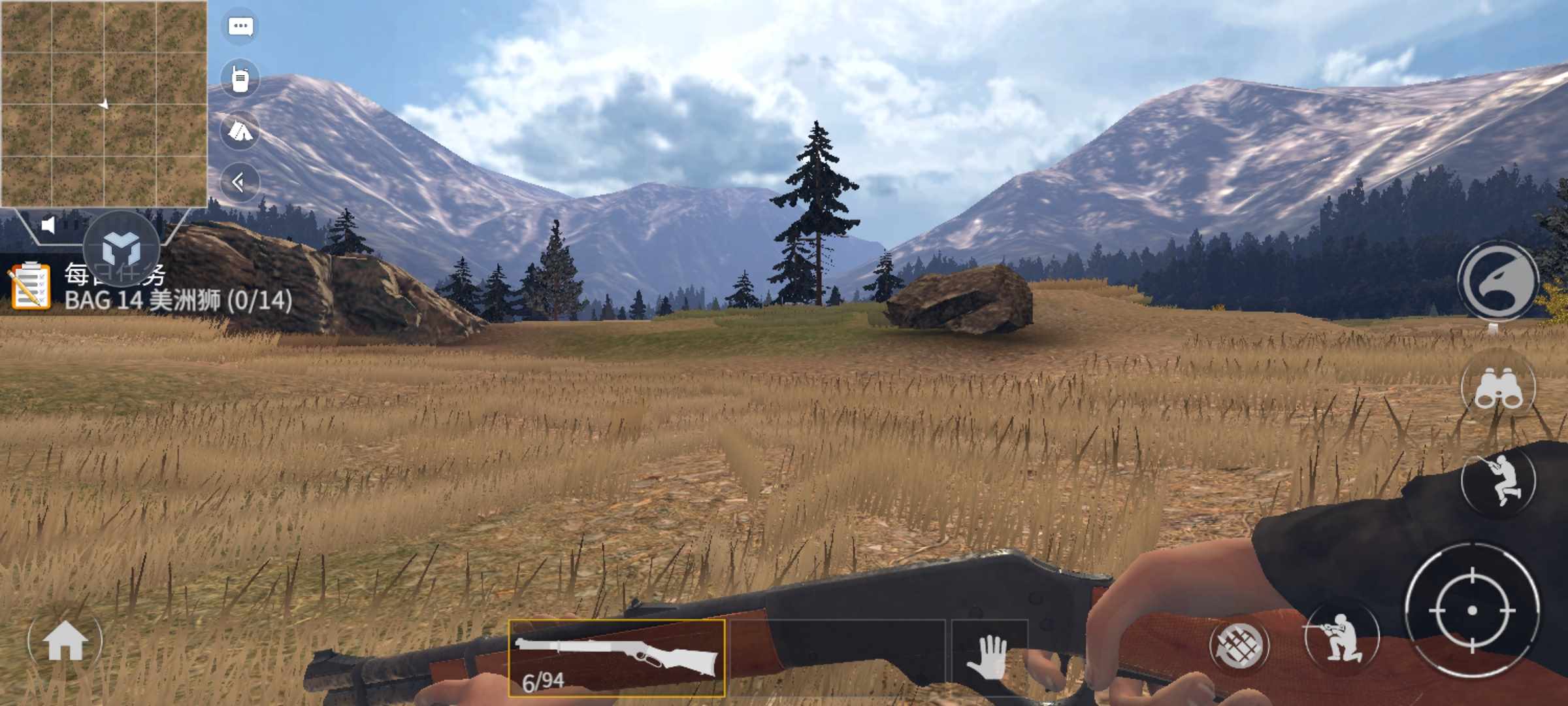
Task: Toggle the sound speaker icon
Action: [x=48, y=226]
